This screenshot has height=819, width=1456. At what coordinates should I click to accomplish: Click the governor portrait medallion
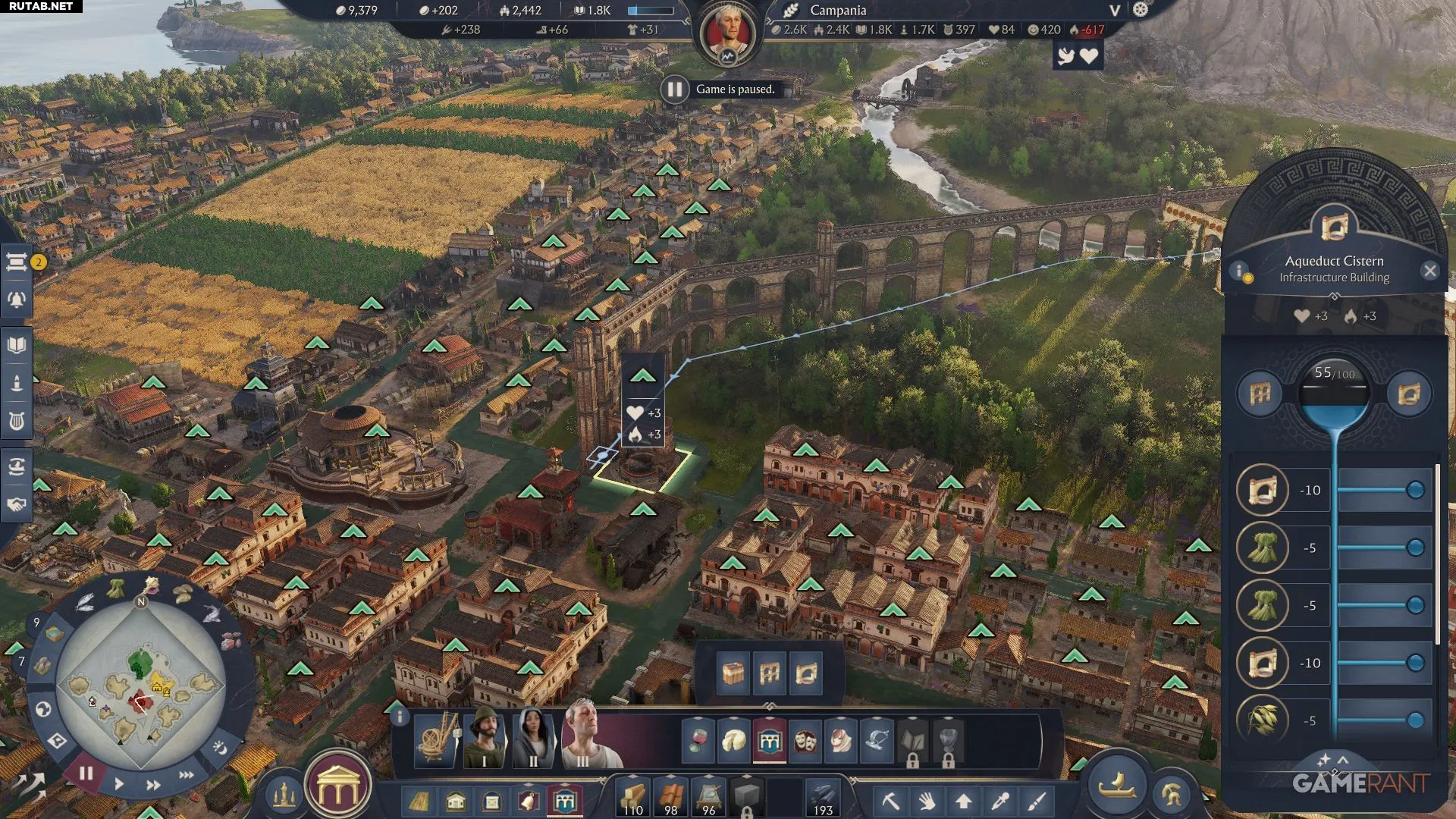pyautogui.click(x=728, y=33)
